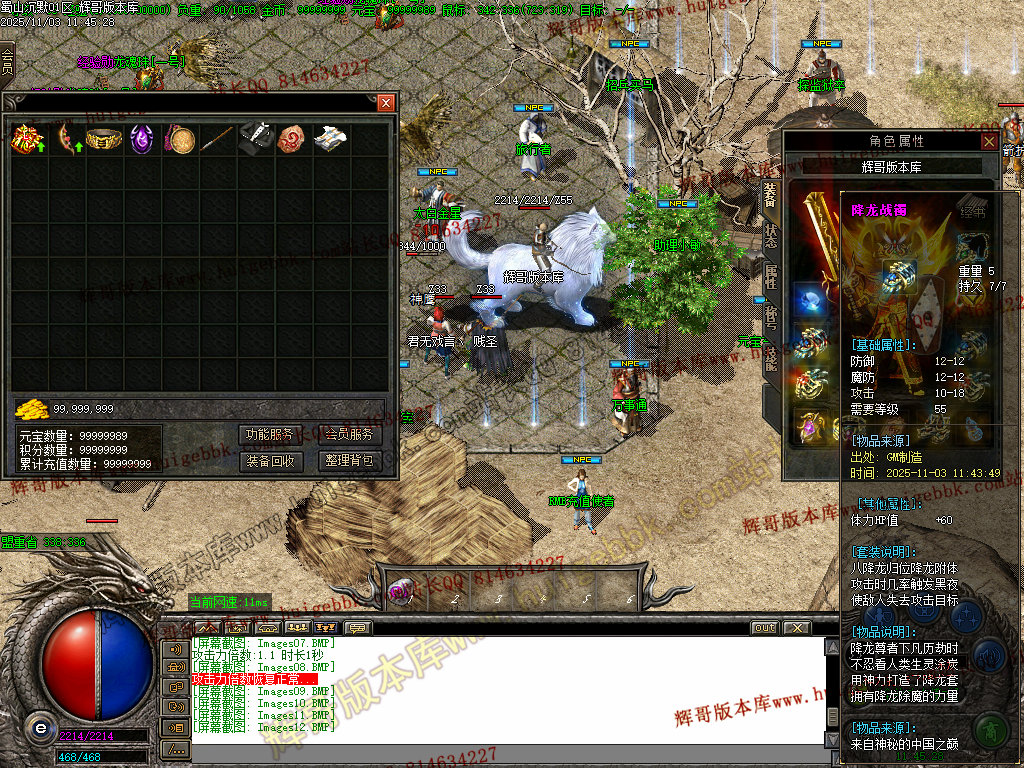Click the blue diamond equipment slot
This screenshot has width=1024, height=768.
coord(810,299)
